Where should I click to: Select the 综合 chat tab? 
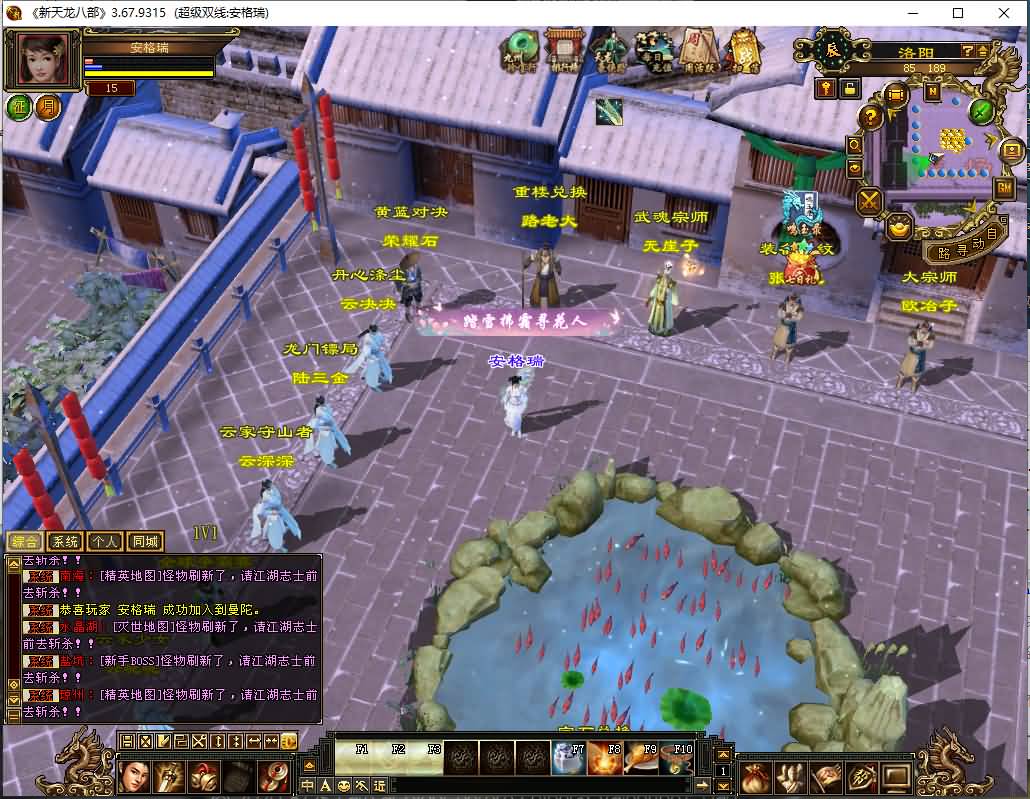pos(23,542)
